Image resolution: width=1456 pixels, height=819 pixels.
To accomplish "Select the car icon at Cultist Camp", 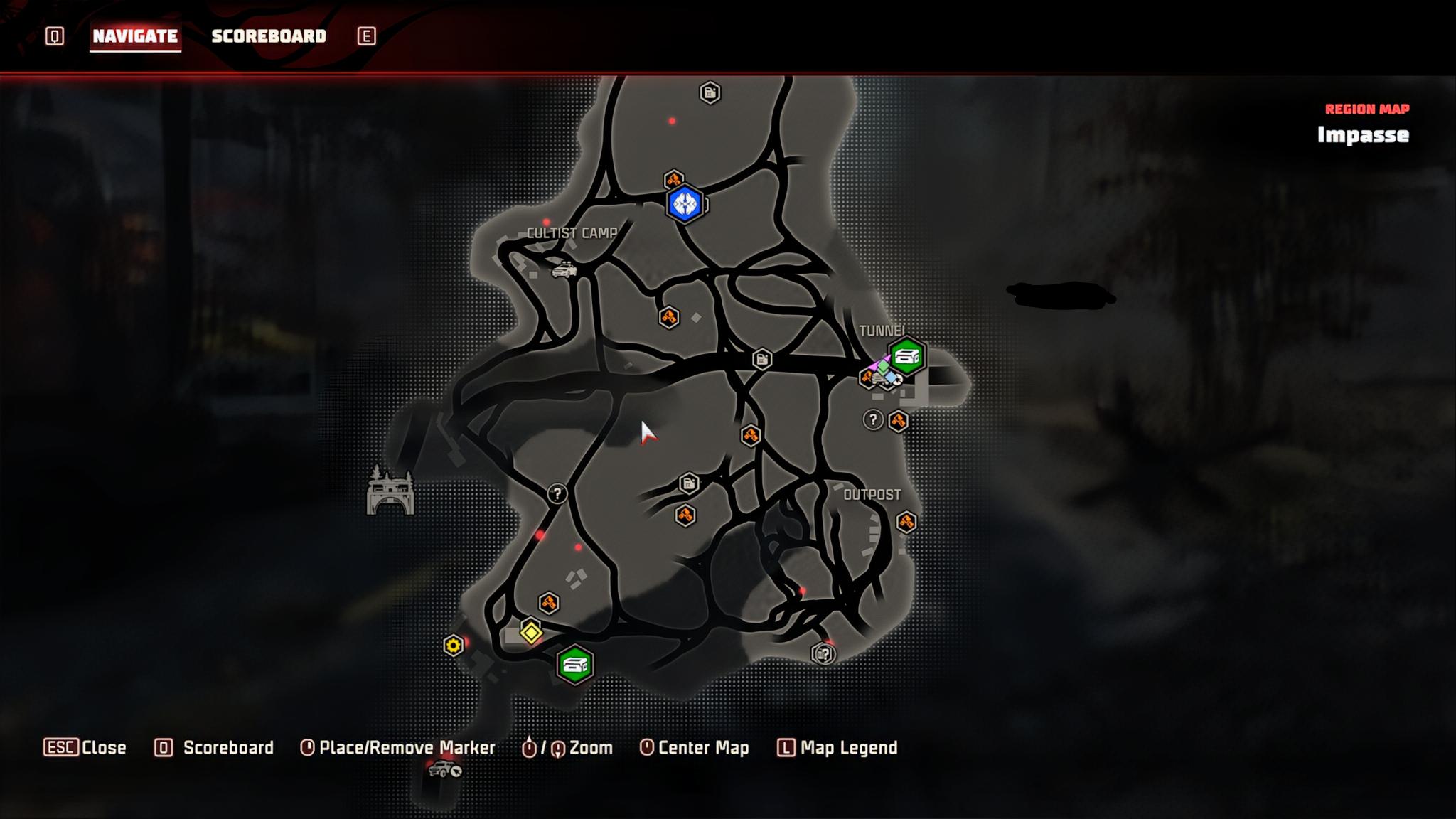I will tap(564, 270).
